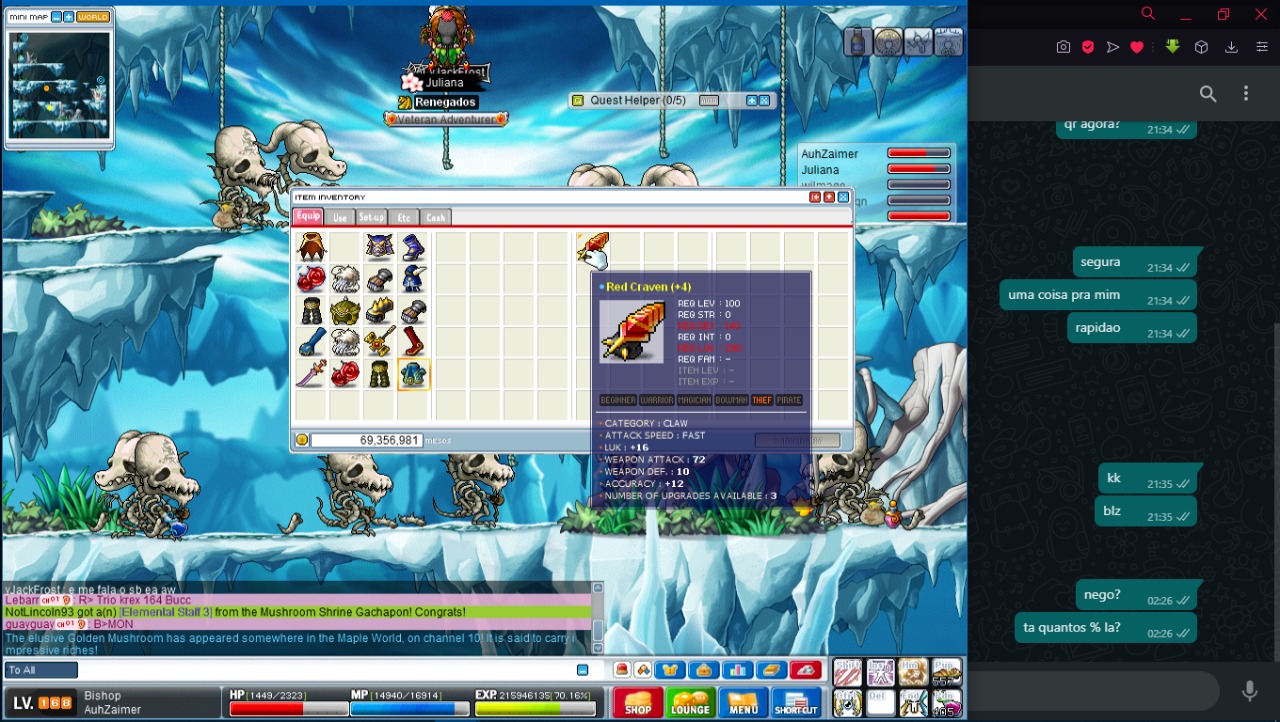Change the 'To All' chat target
1280x722 pixels.
click(41, 670)
